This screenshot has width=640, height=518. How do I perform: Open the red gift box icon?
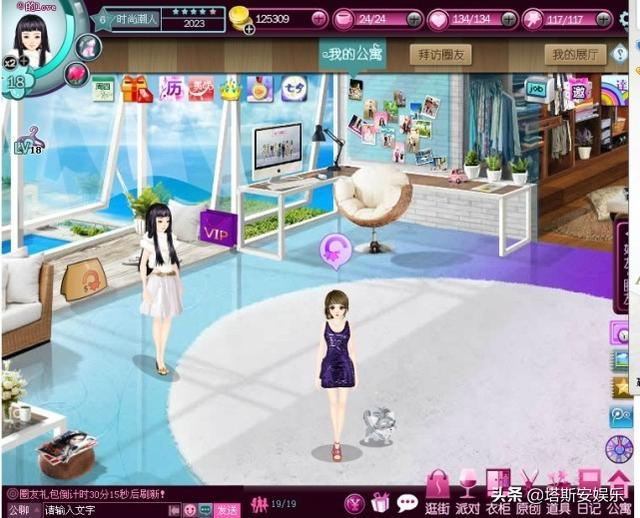click(135, 89)
